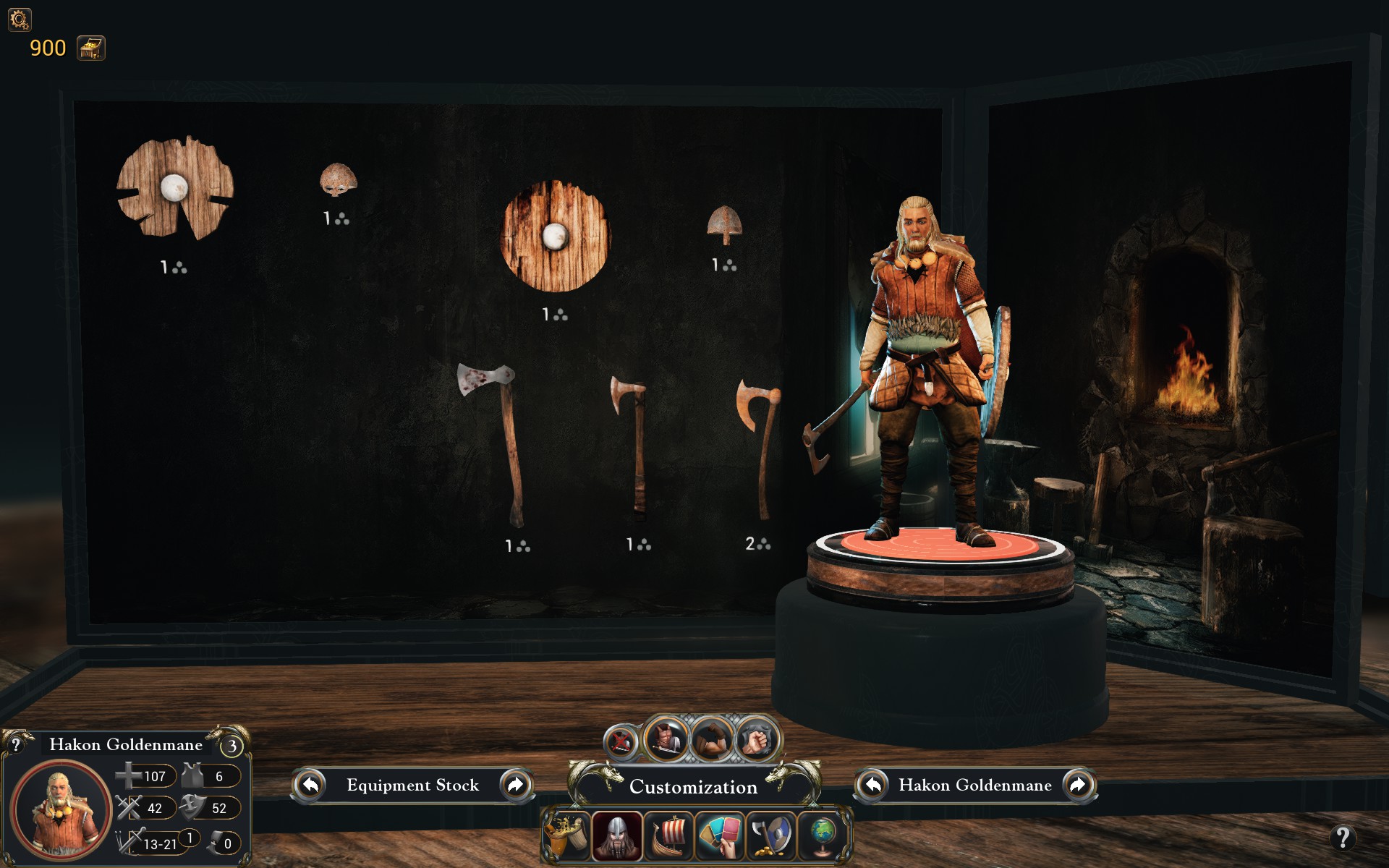Open the clenched fist customization category
The width and height of the screenshot is (1389, 868).
(756, 741)
